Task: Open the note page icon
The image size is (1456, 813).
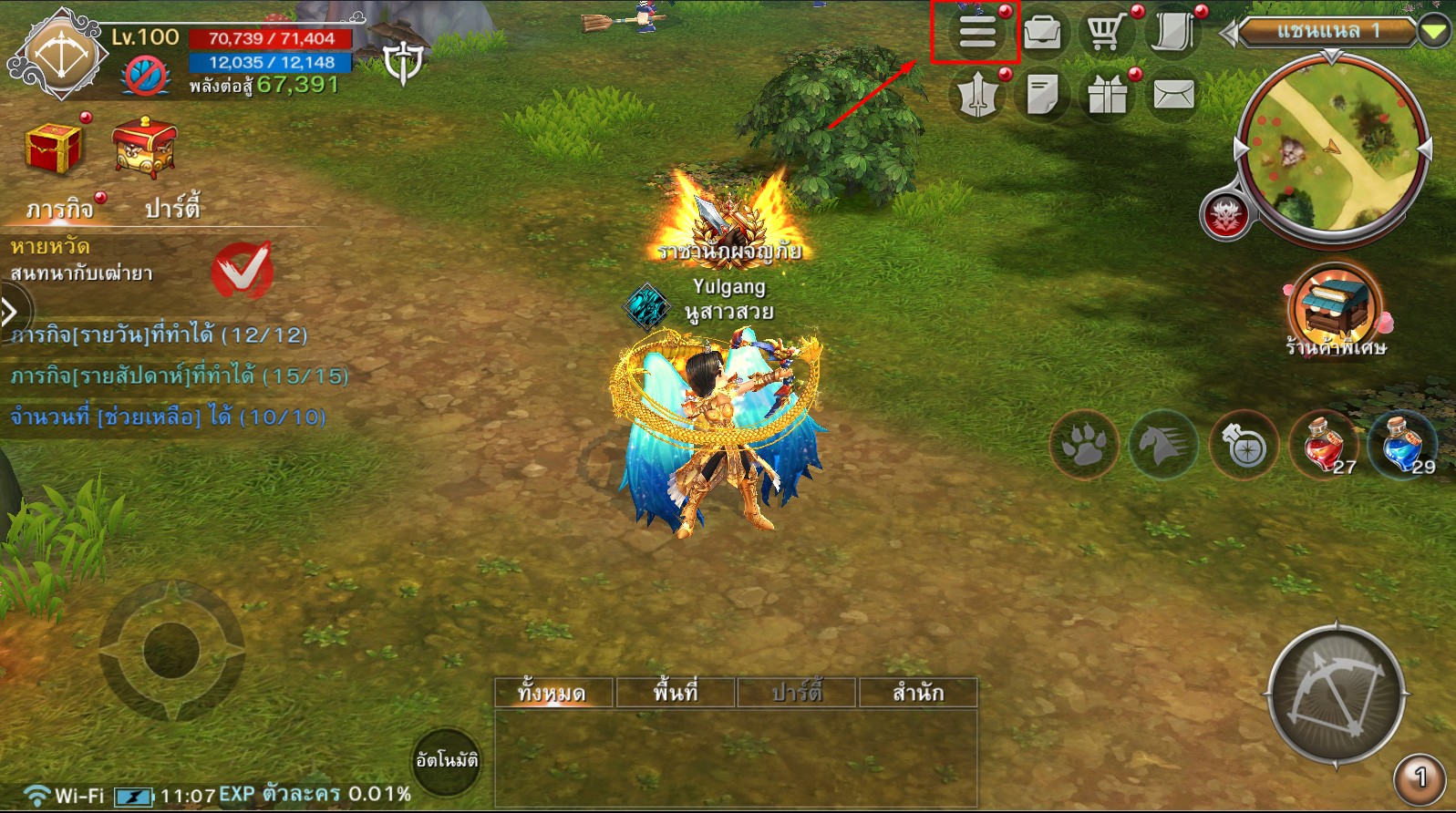Action: [x=1042, y=94]
